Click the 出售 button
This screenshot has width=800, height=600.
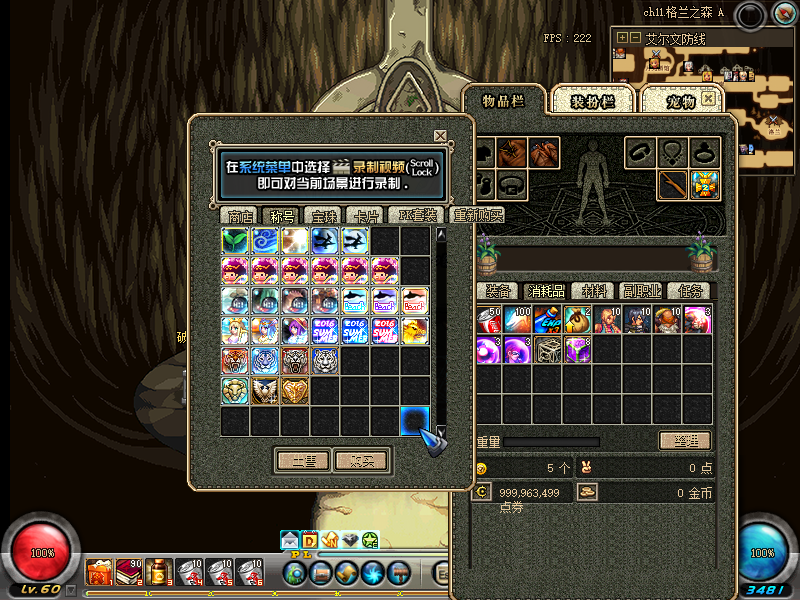coord(303,461)
